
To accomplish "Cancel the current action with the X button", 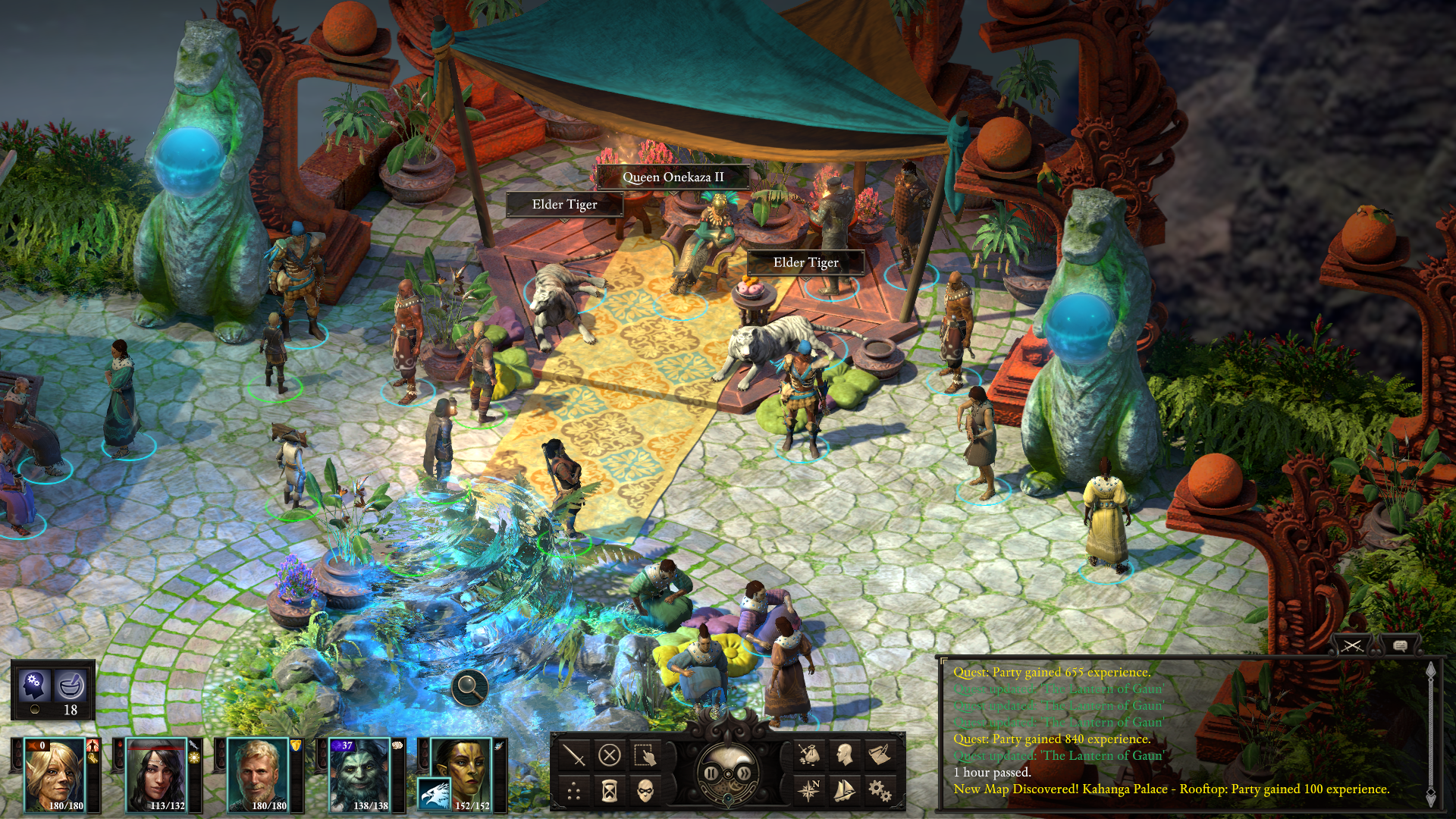I will 610,755.
